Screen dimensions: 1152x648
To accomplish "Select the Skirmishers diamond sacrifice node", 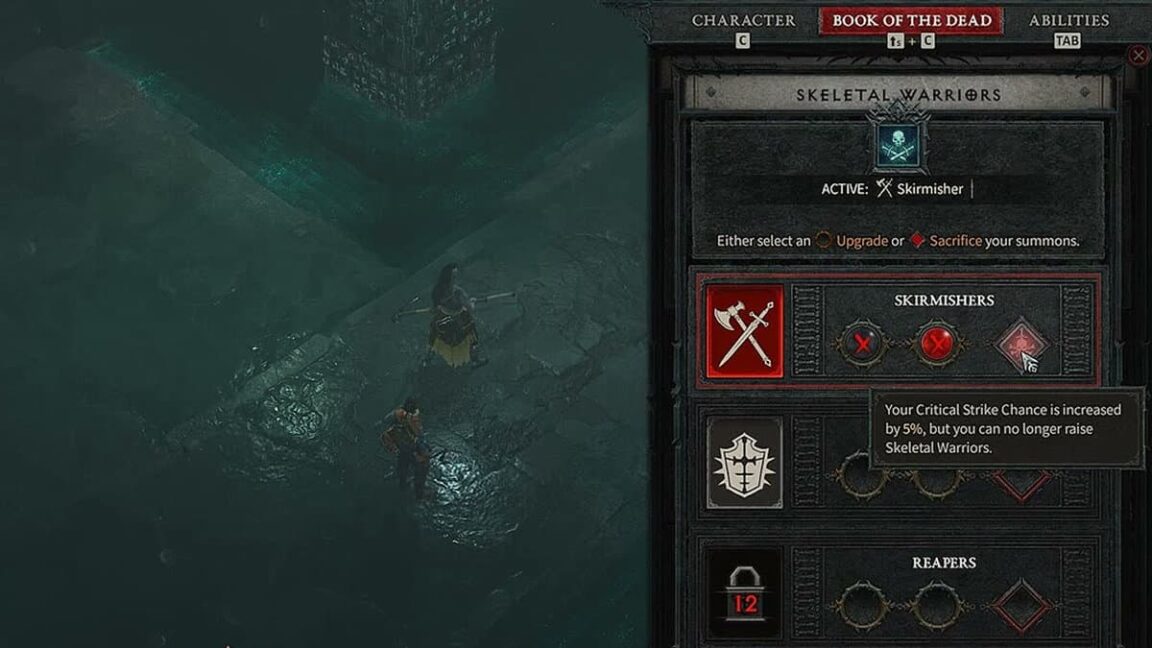I will tap(1021, 345).
